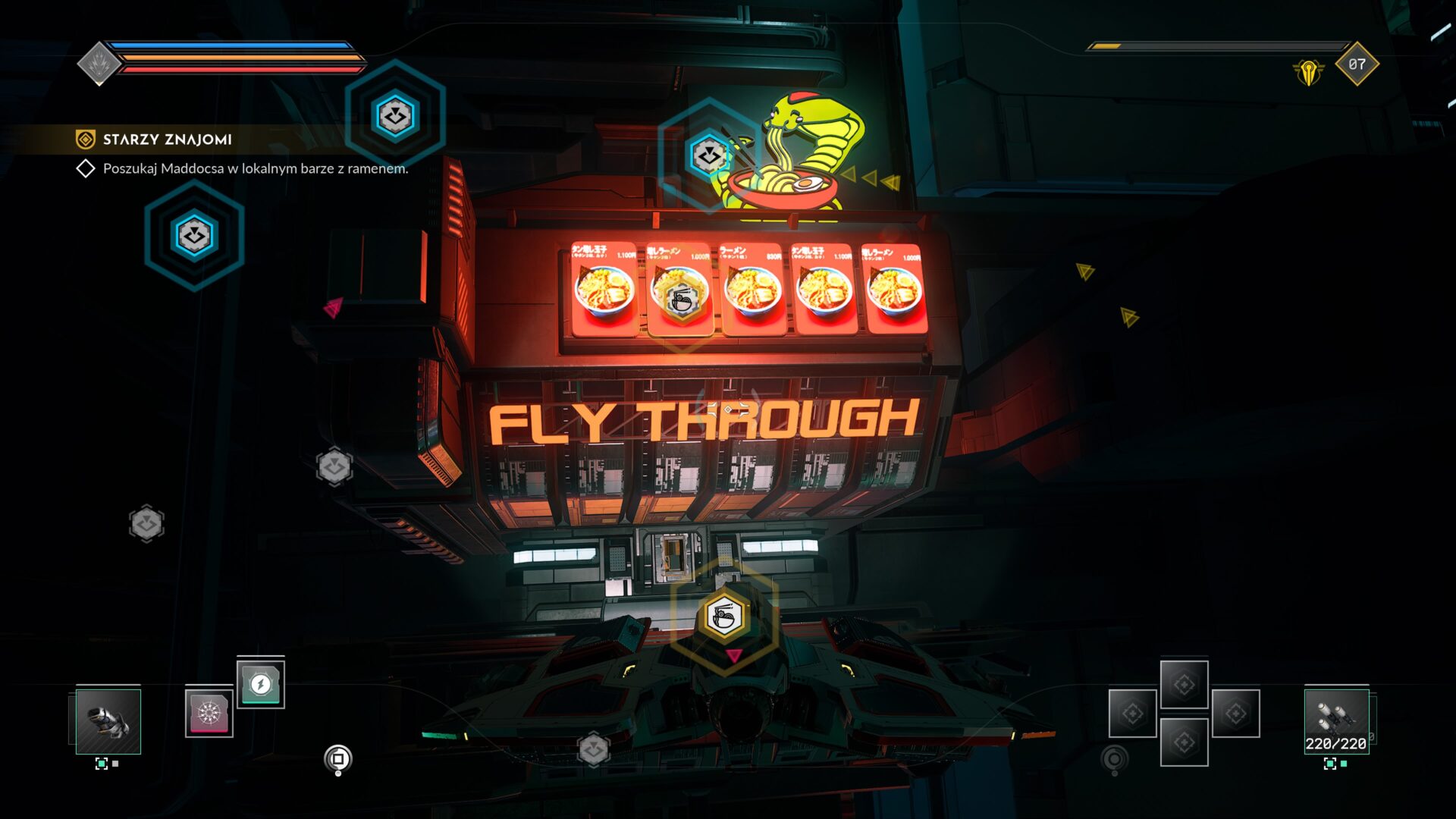Viewport: 1456px width, 819px height.
Task: Select the Starzy Znajomi quest tracker
Action: point(167,140)
